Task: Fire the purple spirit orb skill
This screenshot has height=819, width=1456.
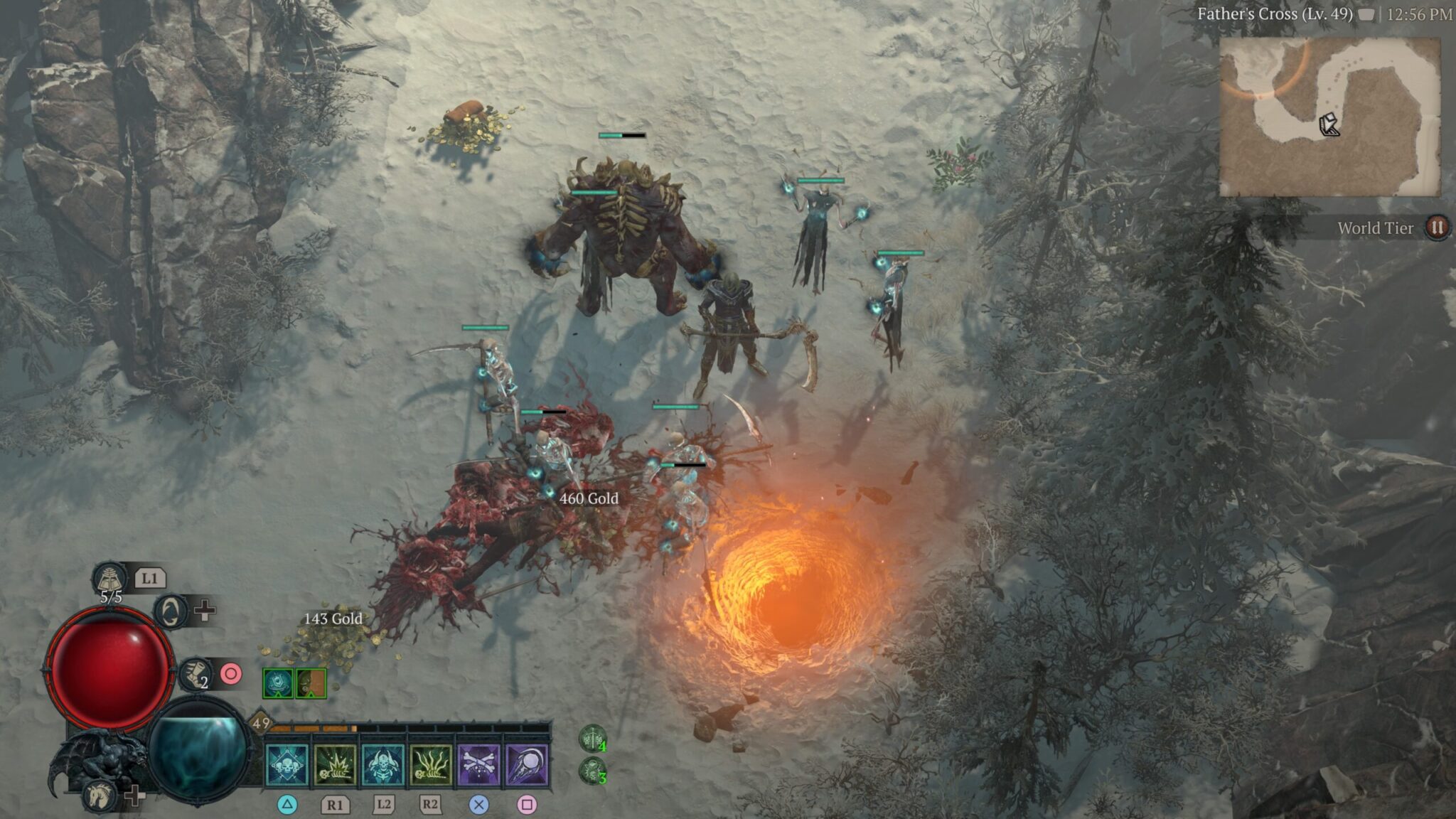Action: 526,765
